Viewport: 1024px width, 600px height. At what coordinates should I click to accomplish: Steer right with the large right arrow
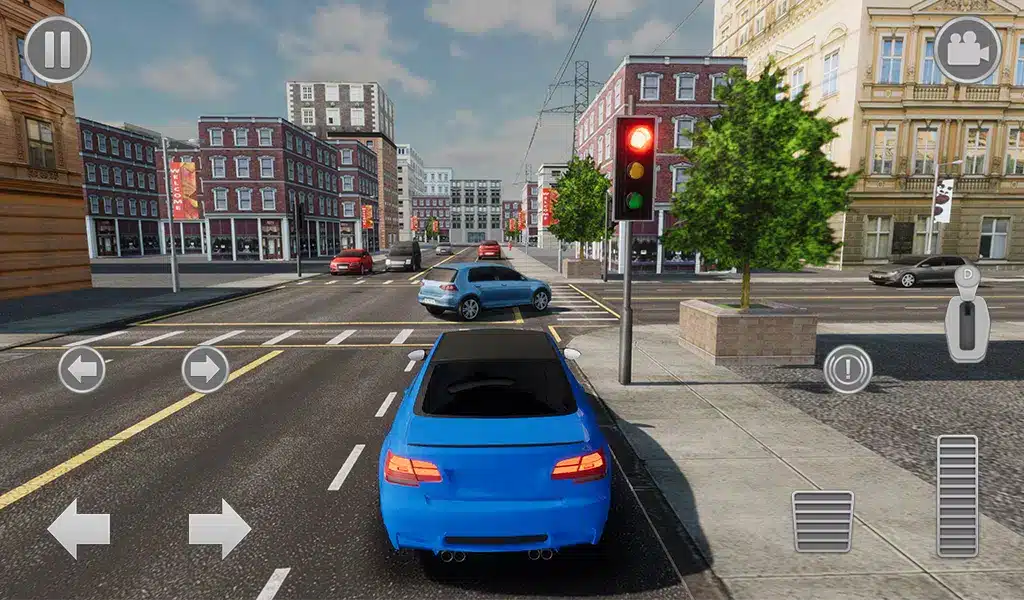pos(220,528)
